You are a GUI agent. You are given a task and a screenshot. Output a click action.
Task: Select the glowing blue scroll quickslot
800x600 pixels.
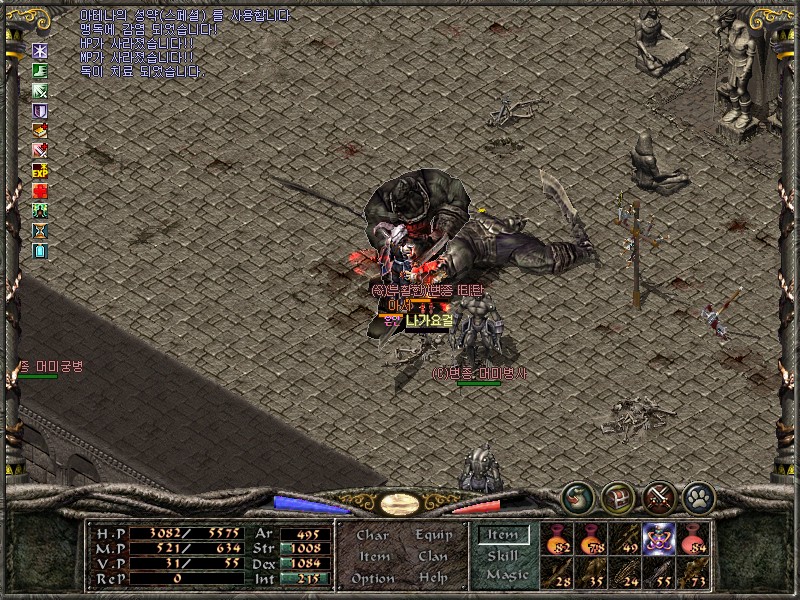point(658,538)
